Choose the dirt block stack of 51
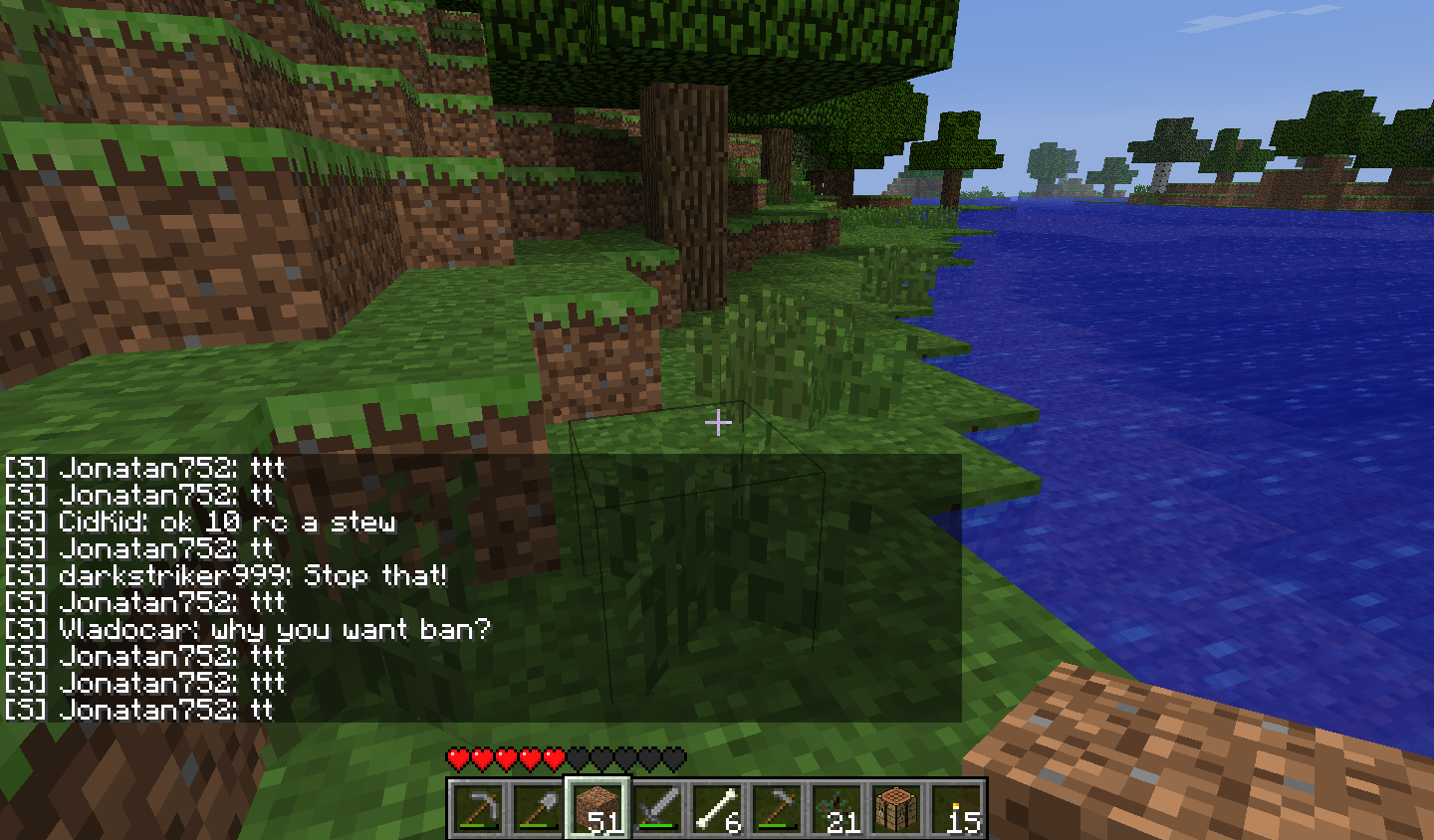Image resolution: width=1434 pixels, height=840 pixels. (x=597, y=808)
